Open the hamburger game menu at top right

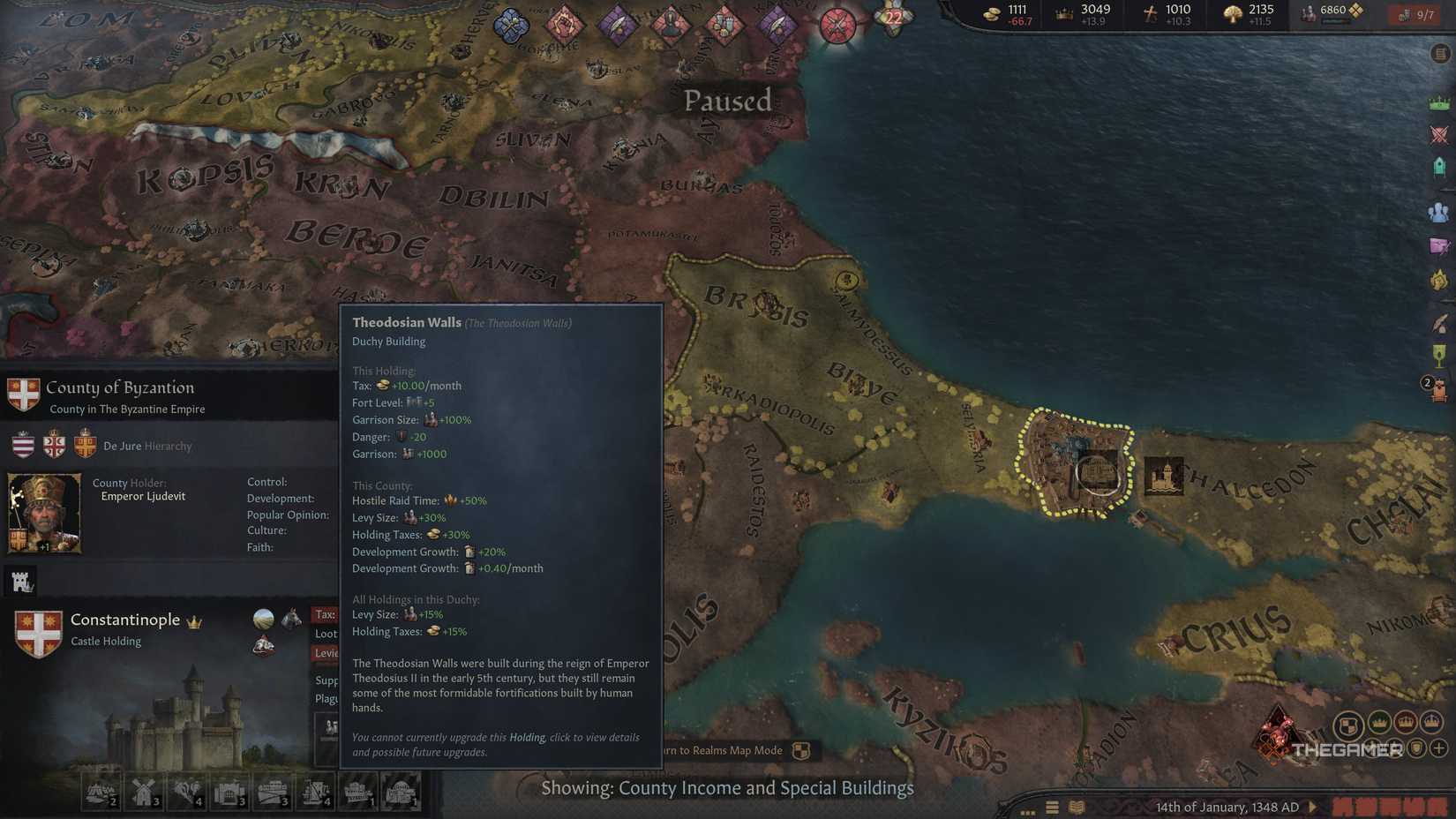pyautogui.click(x=1439, y=53)
